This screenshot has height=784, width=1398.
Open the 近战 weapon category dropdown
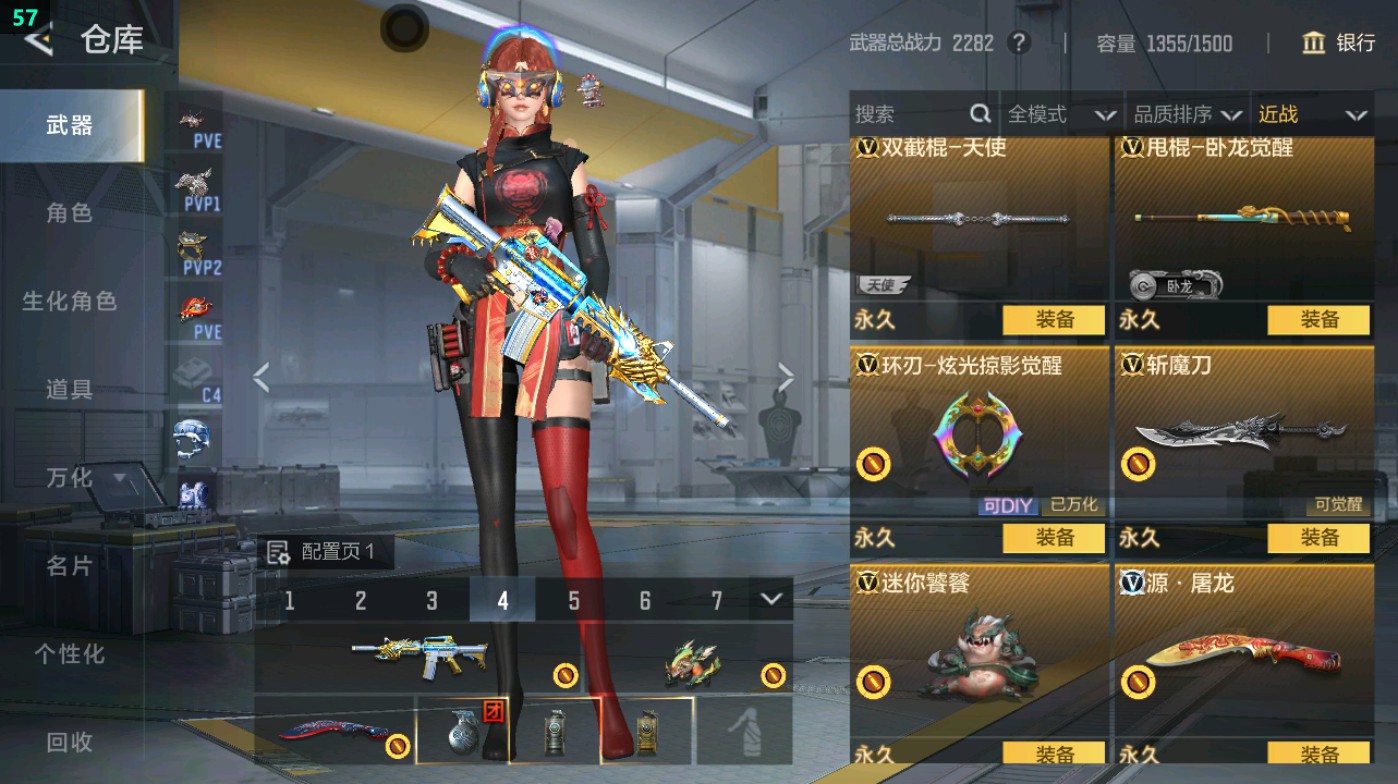click(1310, 114)
